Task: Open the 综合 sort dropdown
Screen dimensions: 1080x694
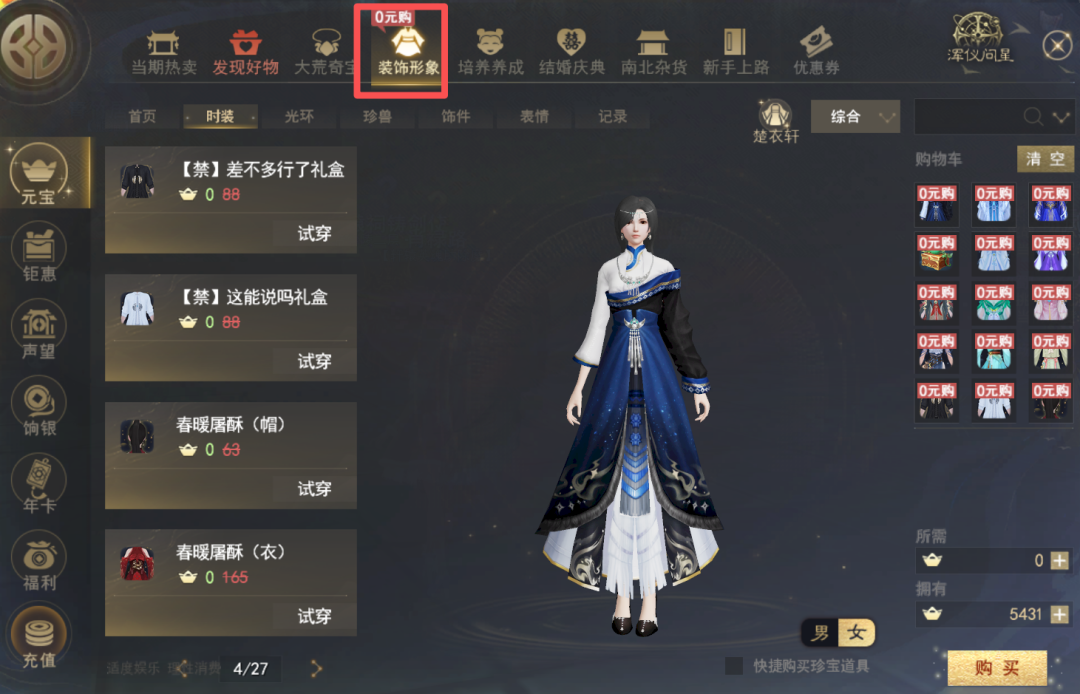Action: (x=855, y=117)
